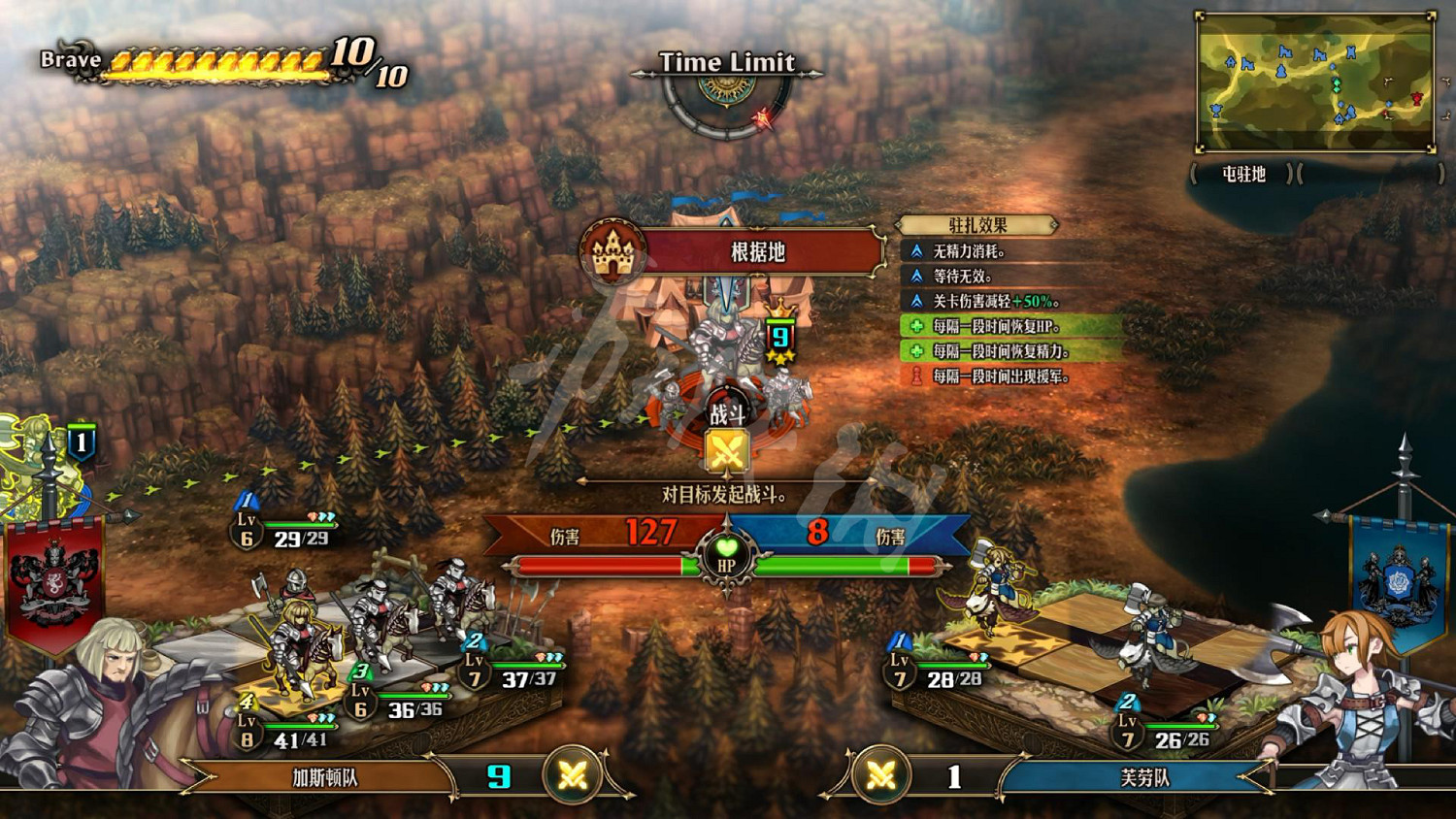Image resolution: width=1456 pixels, height=819 pixels.
Task: Select the 加斯顿队 unit name plate
Action: [x=325, y=777]
